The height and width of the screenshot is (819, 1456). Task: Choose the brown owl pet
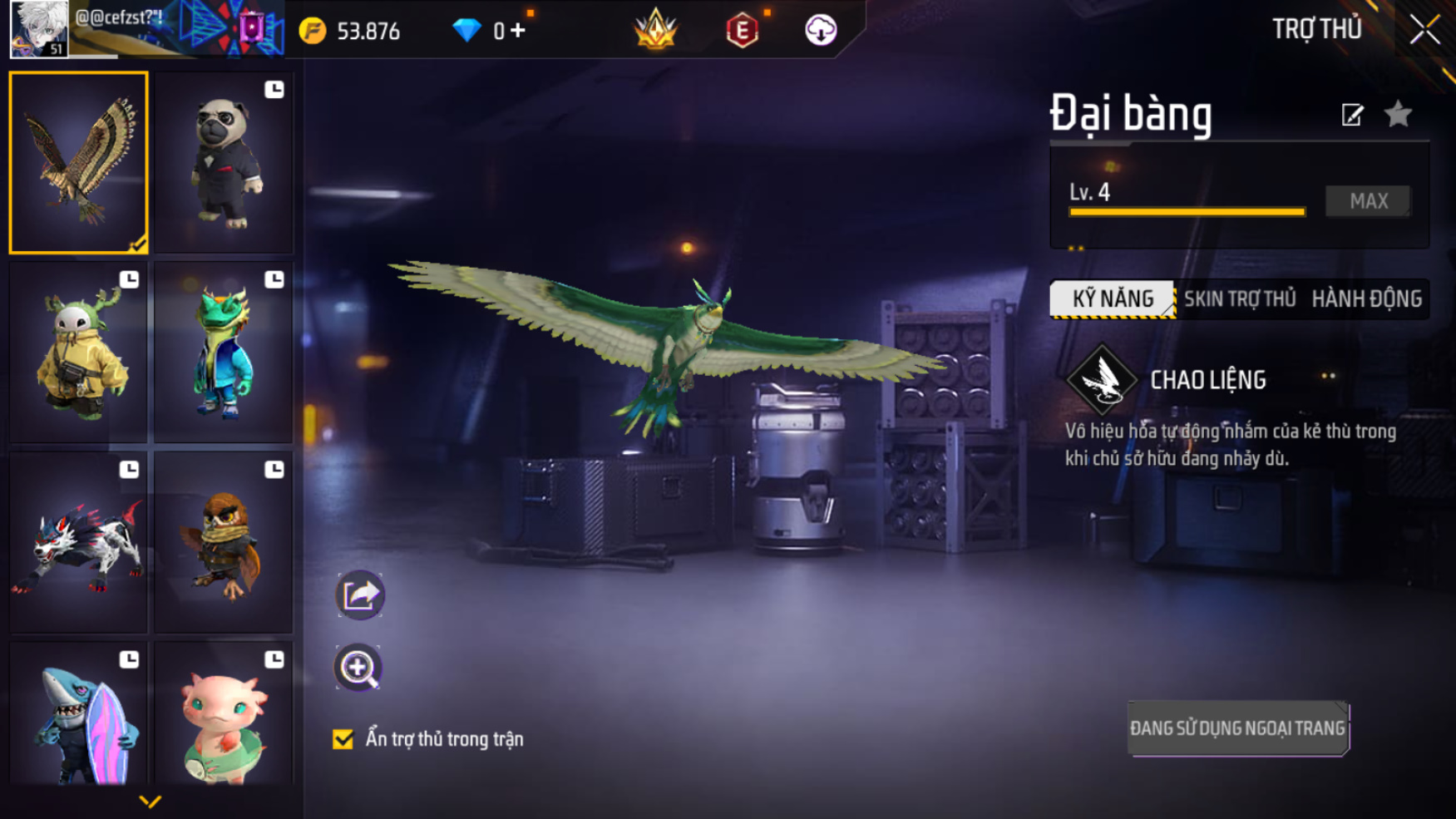click(x=224, y=542)
